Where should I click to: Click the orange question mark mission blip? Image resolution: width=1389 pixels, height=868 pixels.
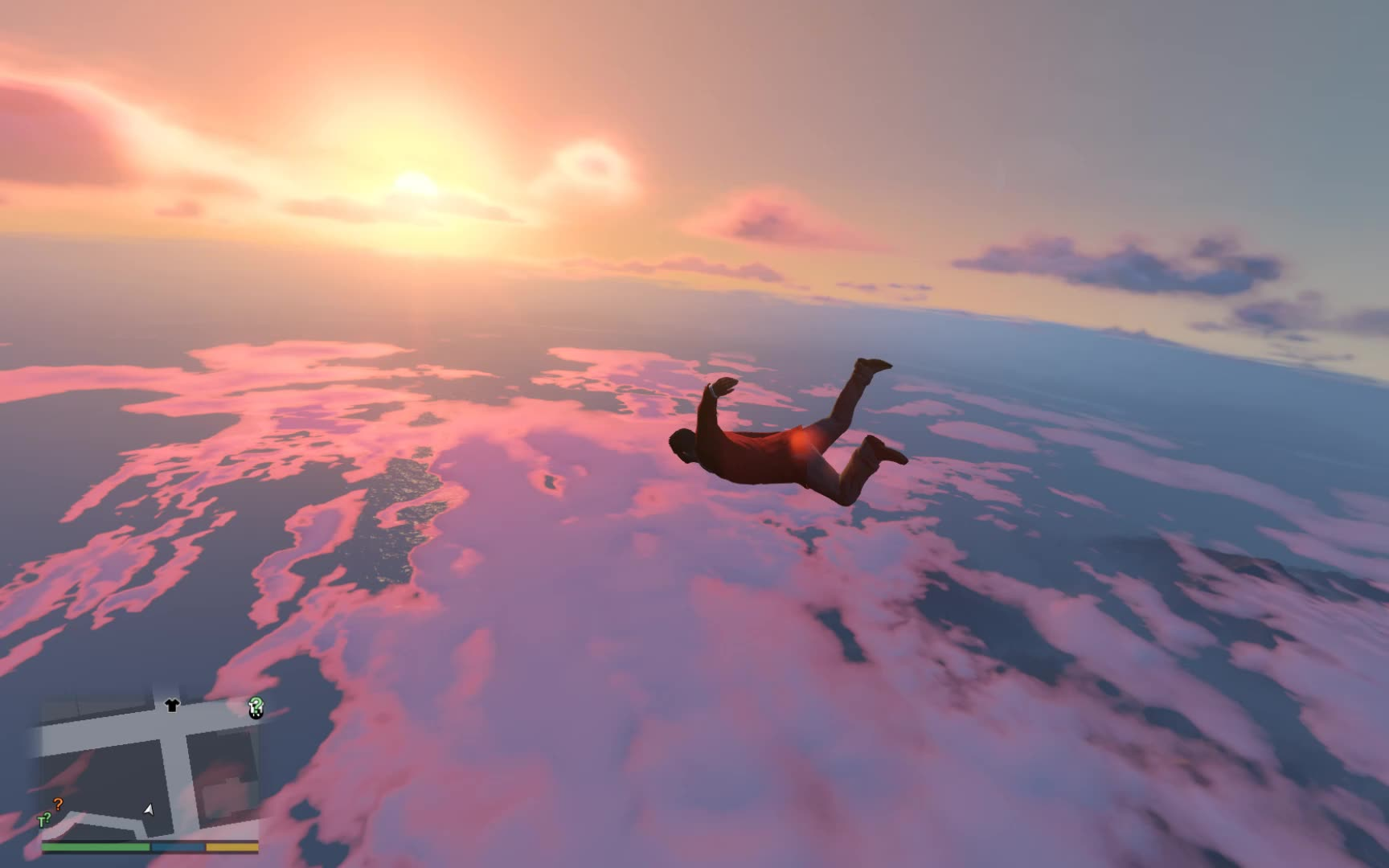tap(58, 805)
